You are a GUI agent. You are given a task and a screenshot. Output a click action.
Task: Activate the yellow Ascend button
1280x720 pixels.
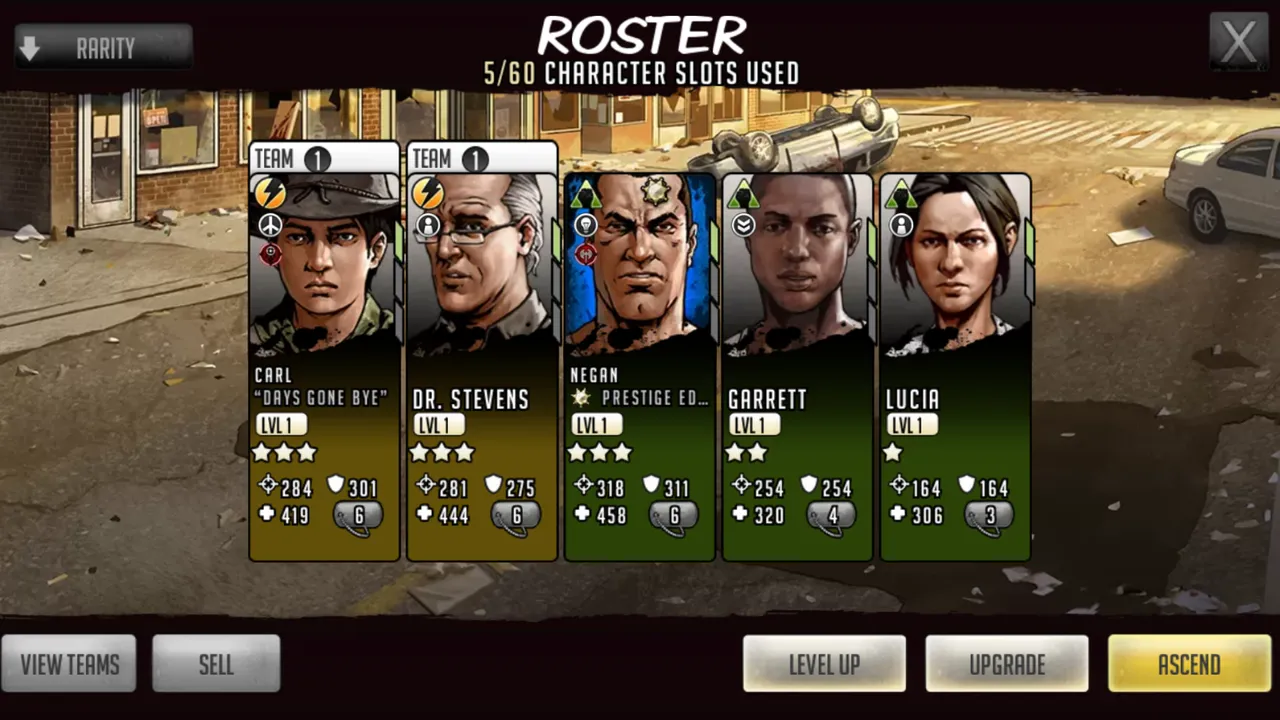pyautogui.click(x=1189, y=664)
